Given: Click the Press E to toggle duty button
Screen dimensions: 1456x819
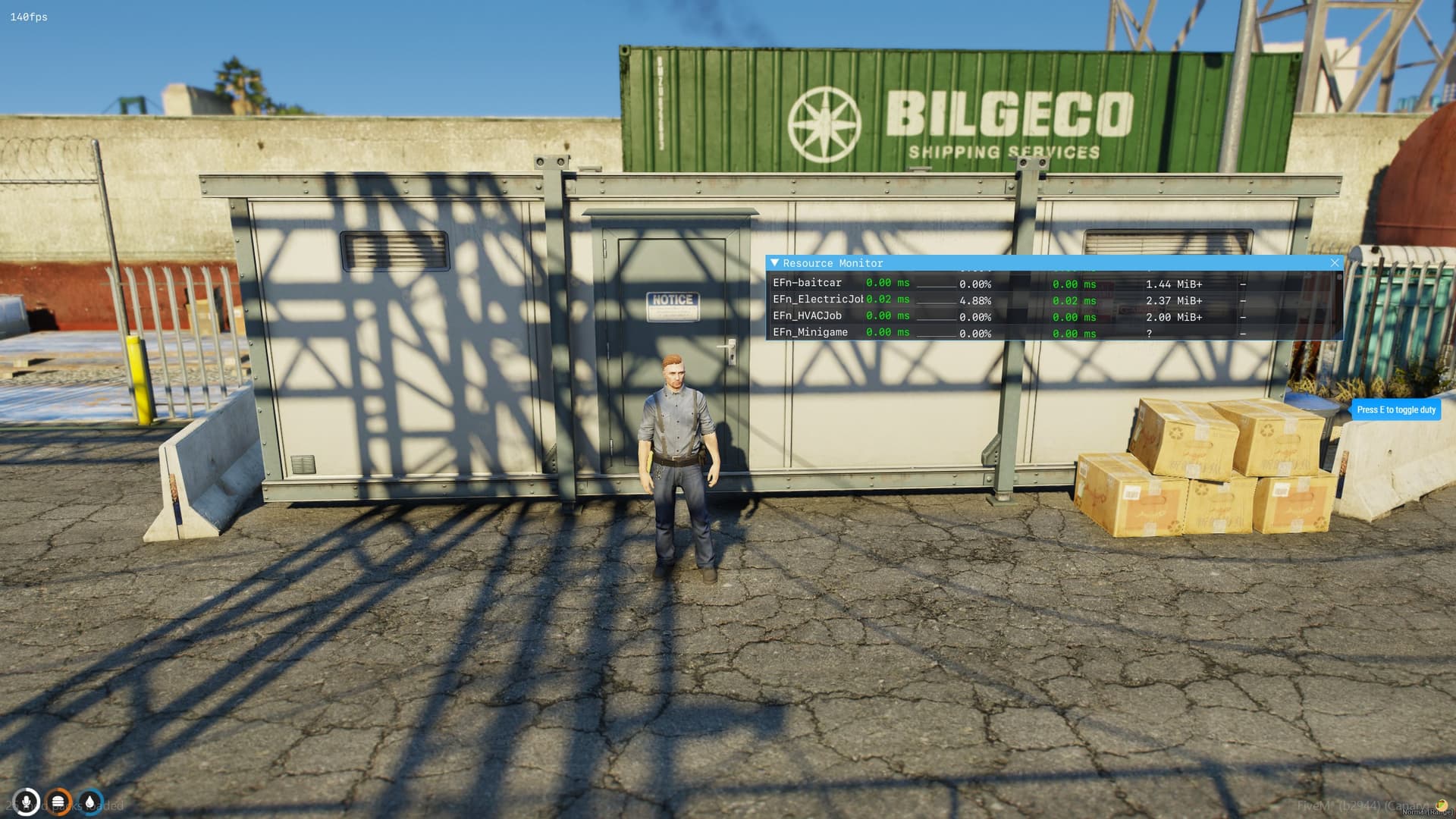Looking at the screenshot, I should [1396, 409].
